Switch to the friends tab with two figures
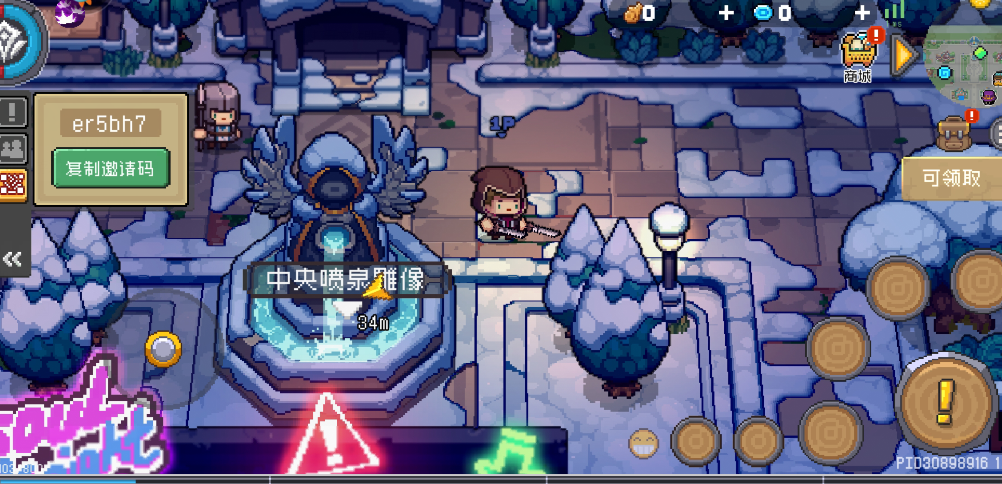This screenshot has height=484, width=1002. [x=13, y=149]
